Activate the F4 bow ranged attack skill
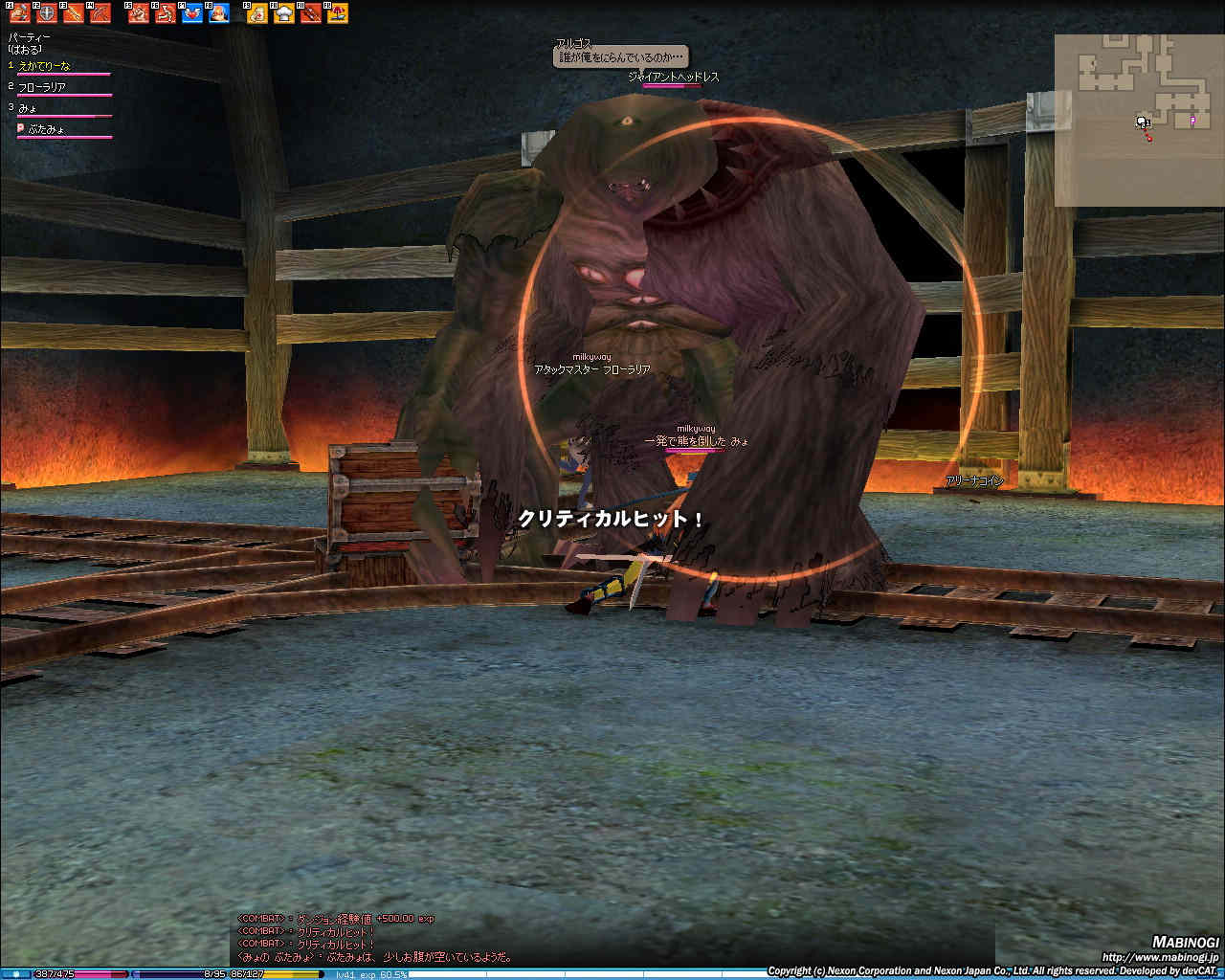 point(100,13)
